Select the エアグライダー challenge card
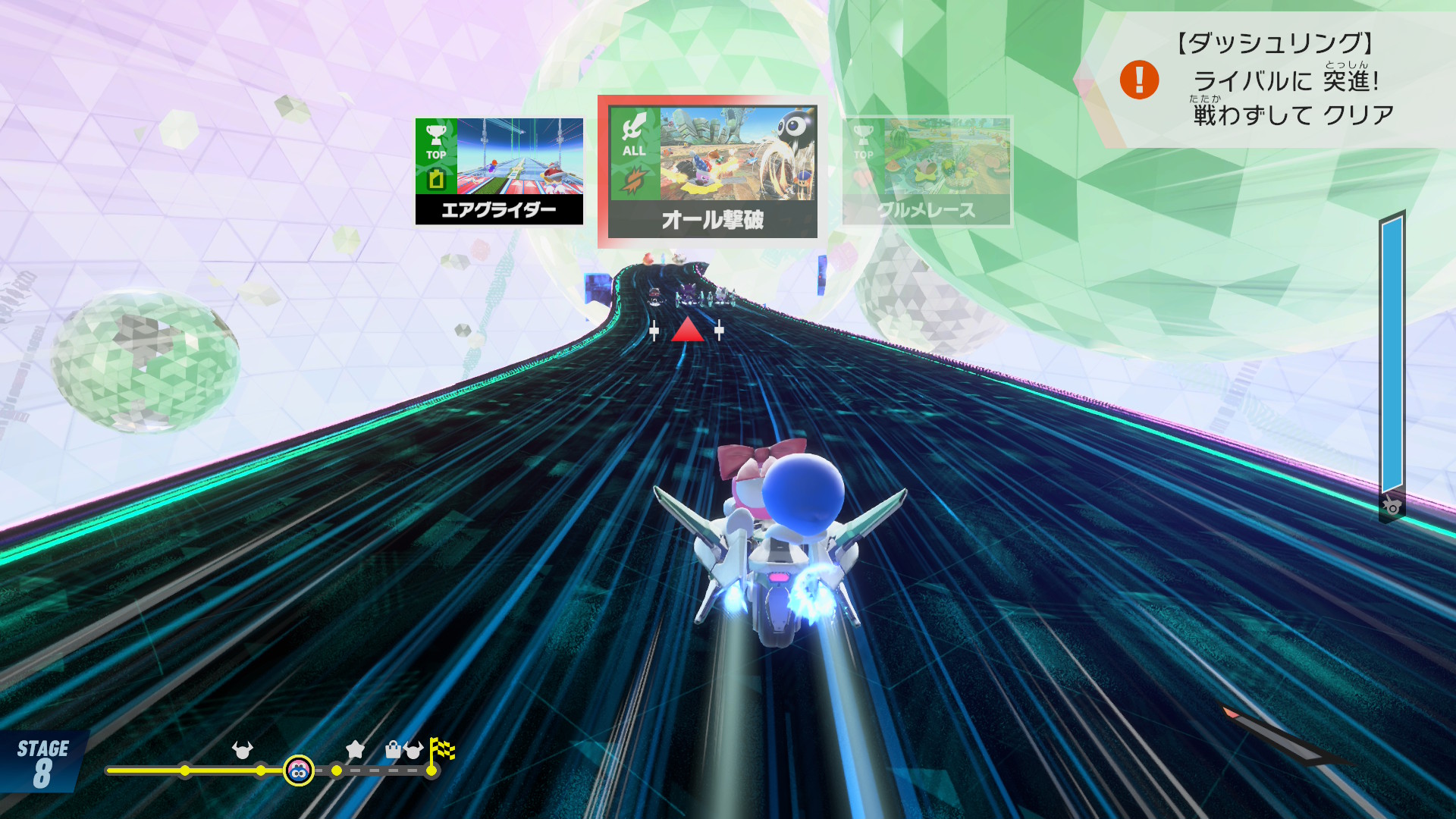Image resolution: width=1456 pixels, height=819 pixels. click(499, 171)
